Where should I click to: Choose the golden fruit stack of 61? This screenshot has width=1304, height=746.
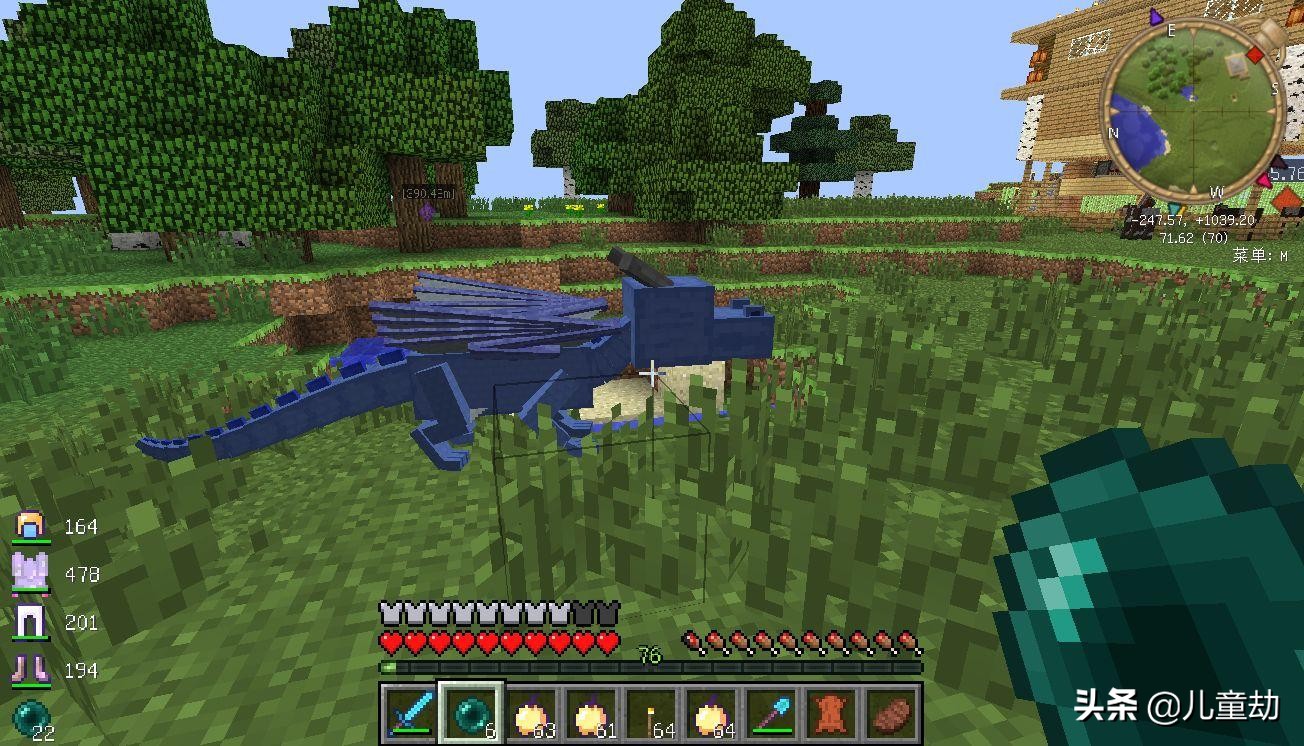pyautogui.click(x=591, y=714)
